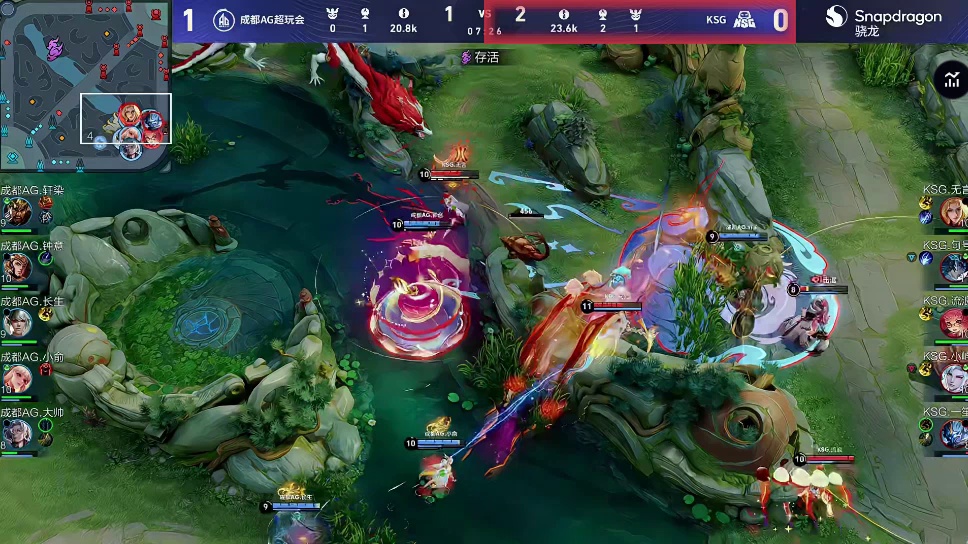Screen dimensions: 968x544
Task: Click the minimap in the corner
Action: [86, 86]
